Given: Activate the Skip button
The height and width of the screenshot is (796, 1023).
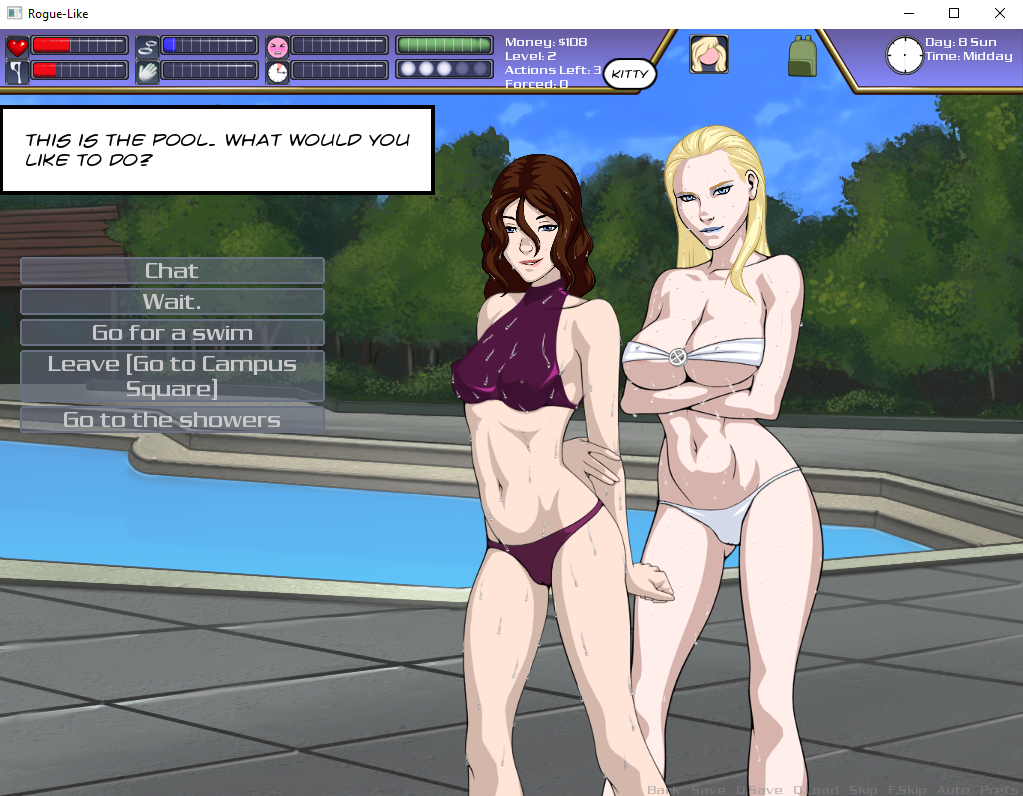Looking at the screenshot, I should [863, 790].
